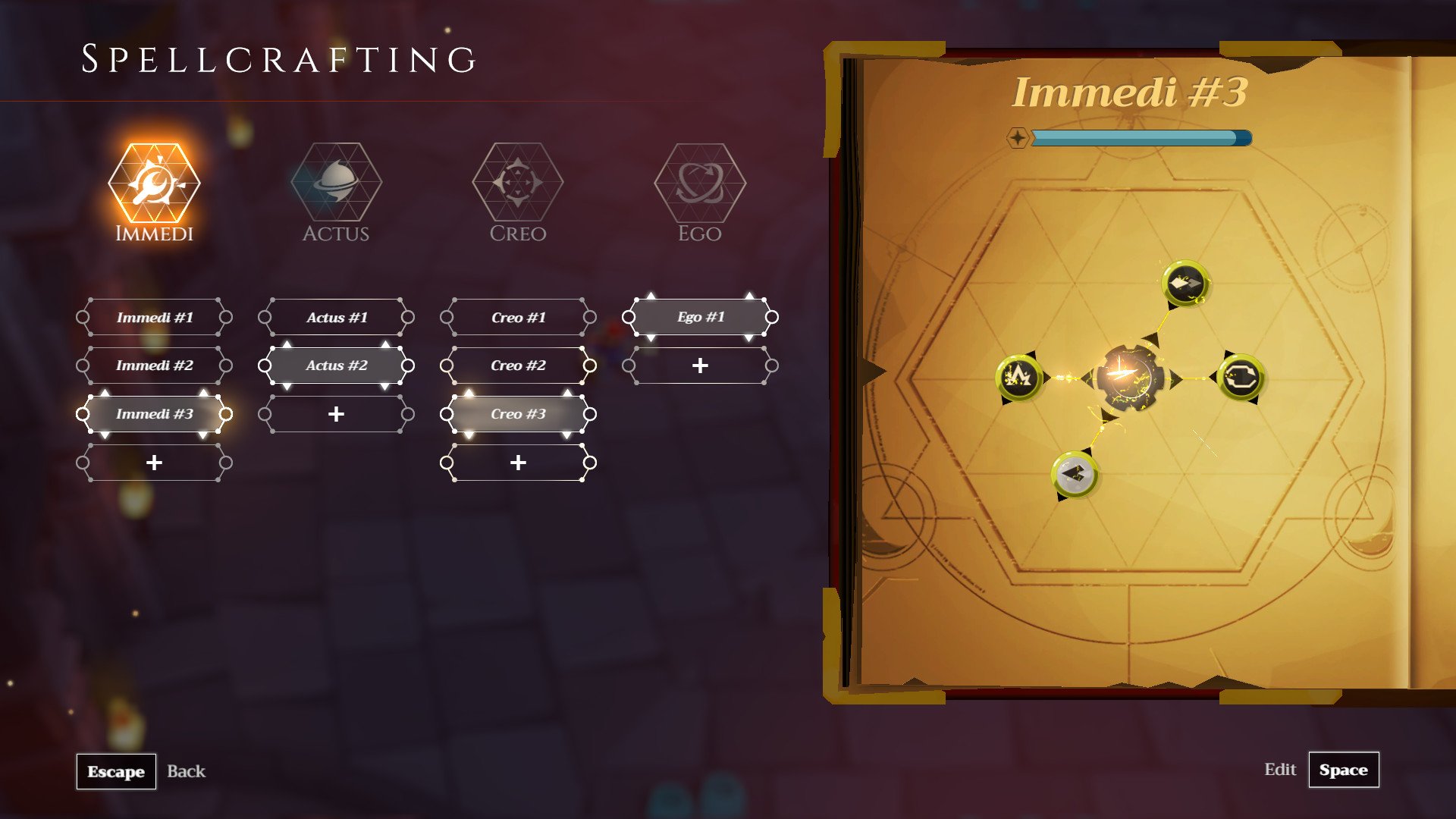This screenshot has height=819, width=1456.
Task: Toggle the right connector circle on Actus #2
Action: (x=409, y=366)
